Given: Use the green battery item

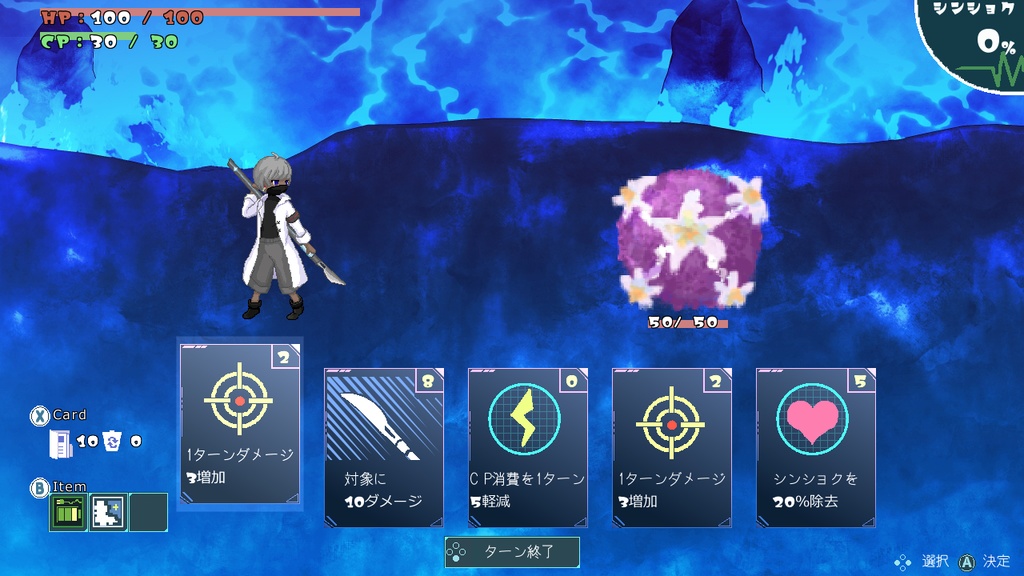Looking at the screenshot, I should (x=68, y=512).
